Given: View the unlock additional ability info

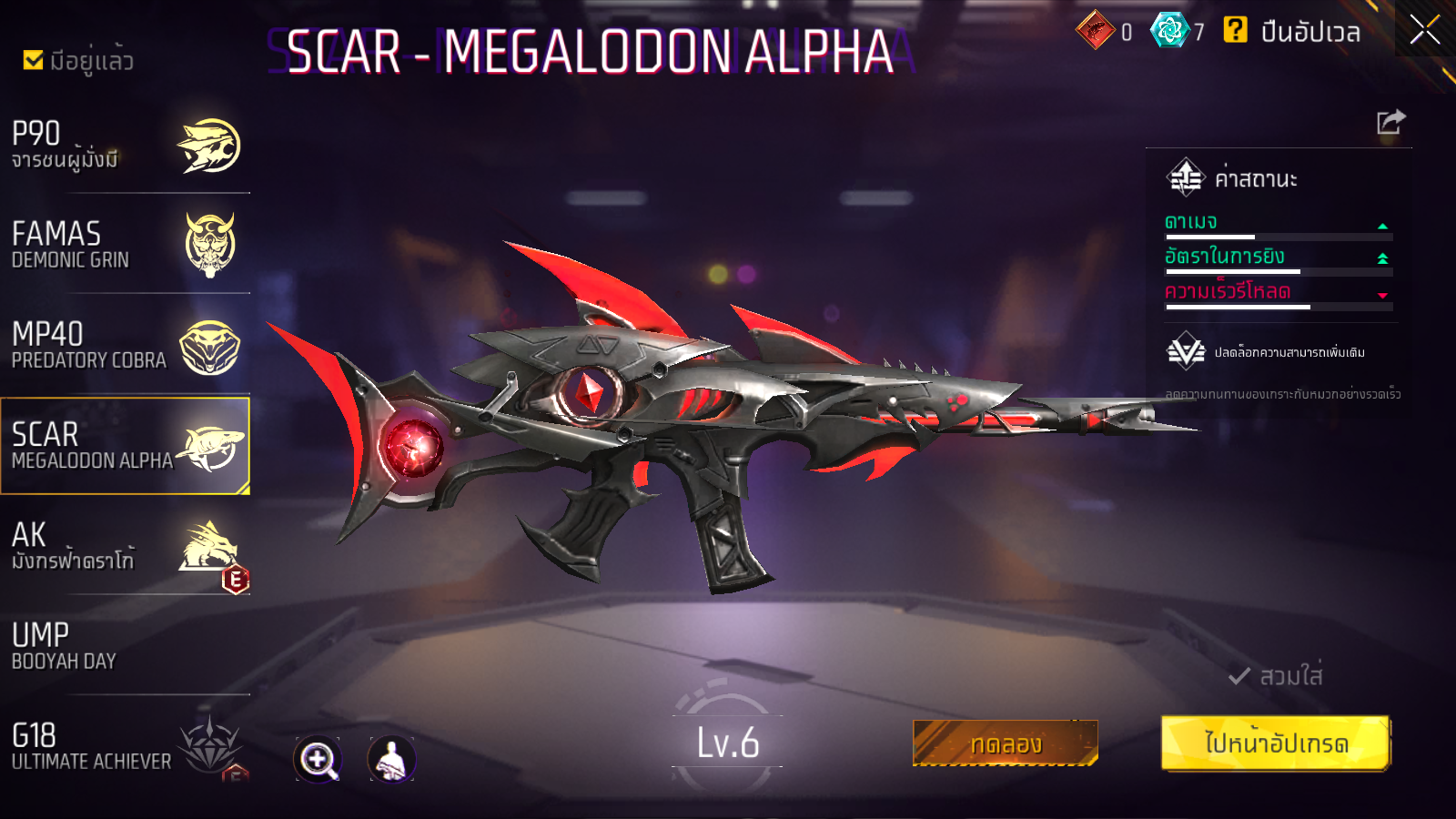Looking at the screenshot, I should [x=1274, y=352].
